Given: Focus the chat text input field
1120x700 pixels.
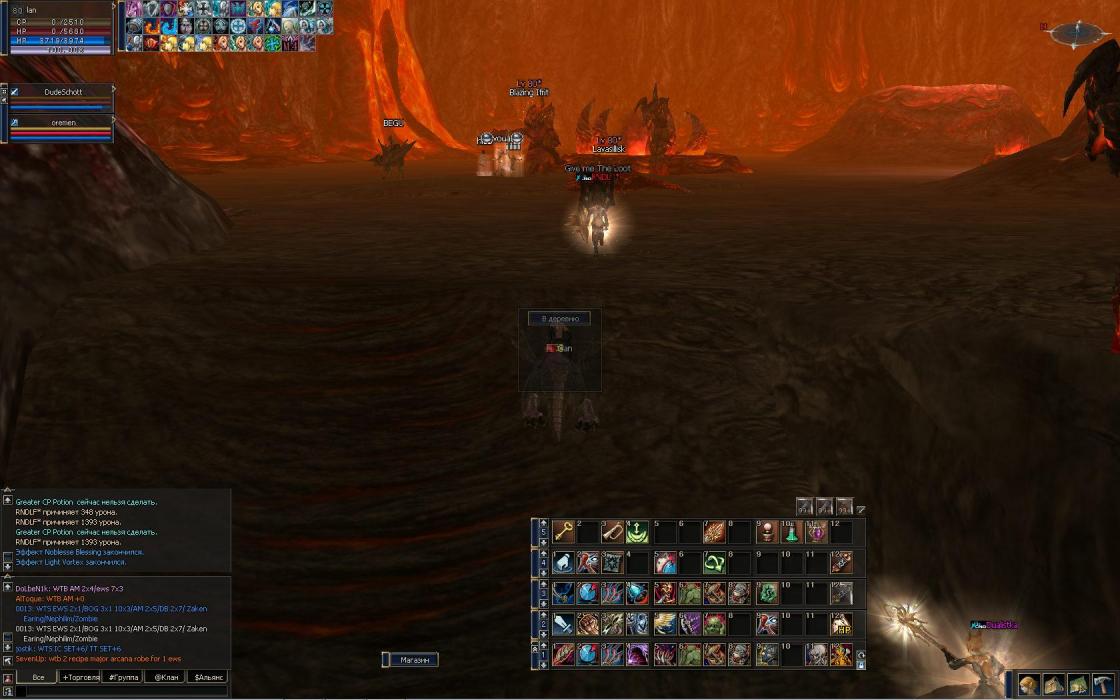Looking at the screenshot, I should click(x=120, y=691).
